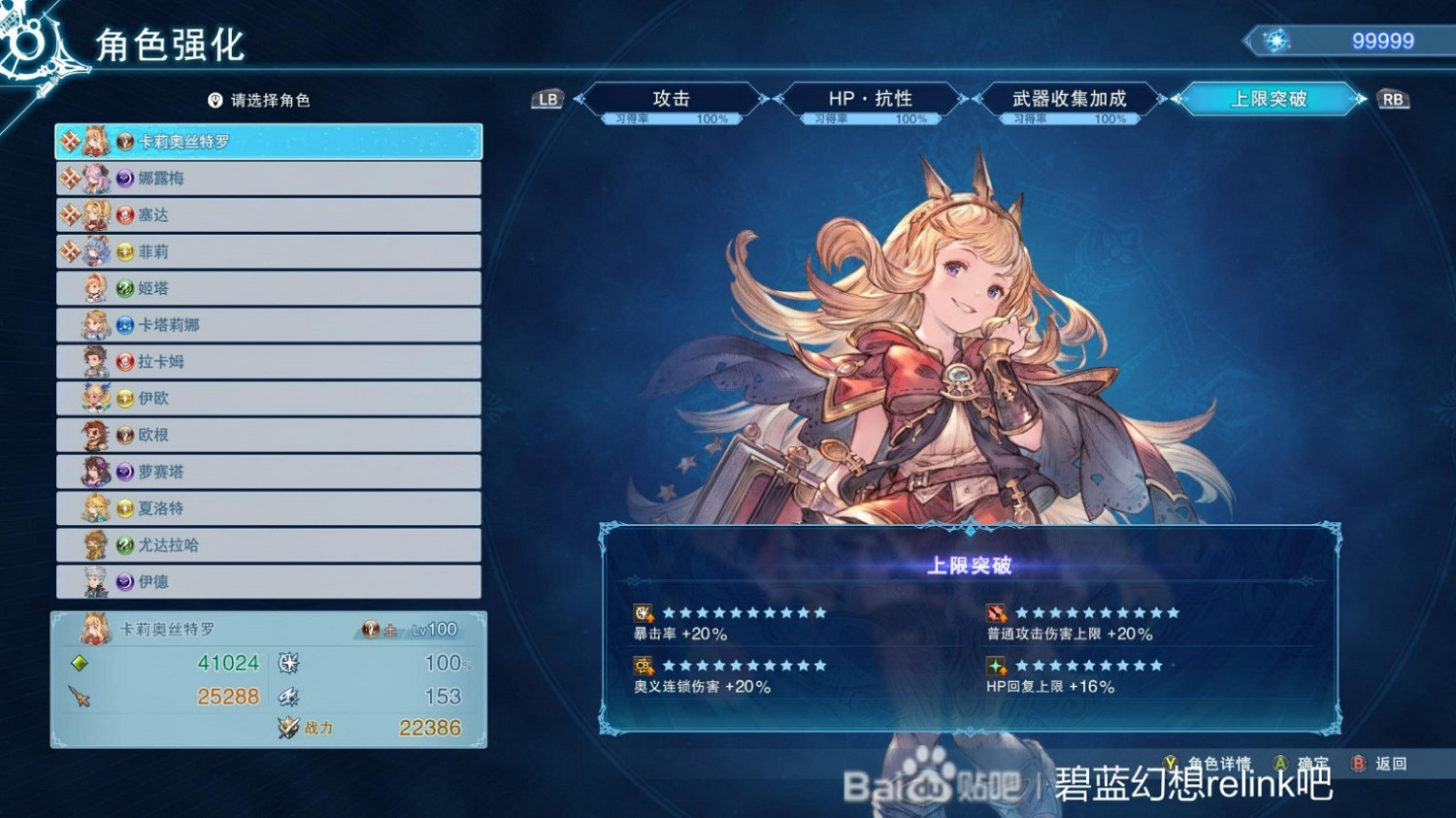Click the water element icon next to 娜露梅
Image resolution: width=1456 pixels, height=818 pixels.
click(124, 178)
